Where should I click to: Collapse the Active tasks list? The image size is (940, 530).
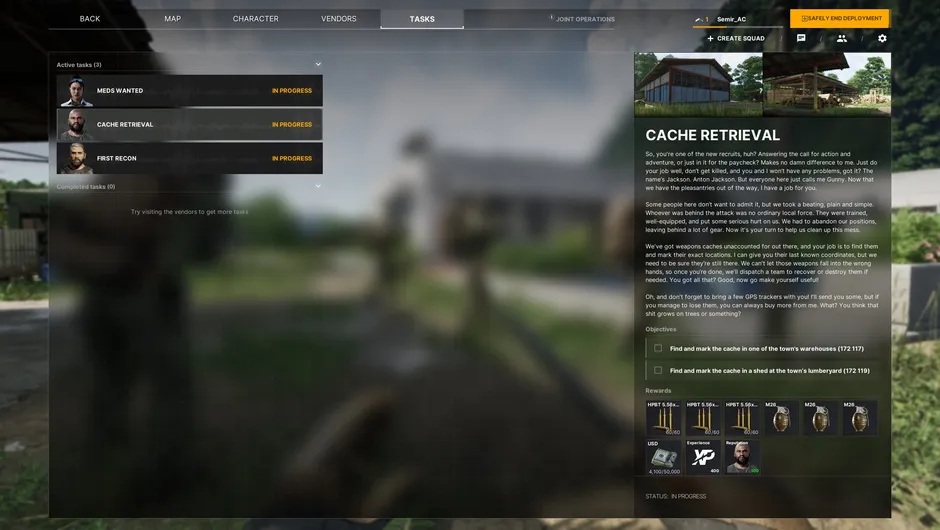coord(318,65)
